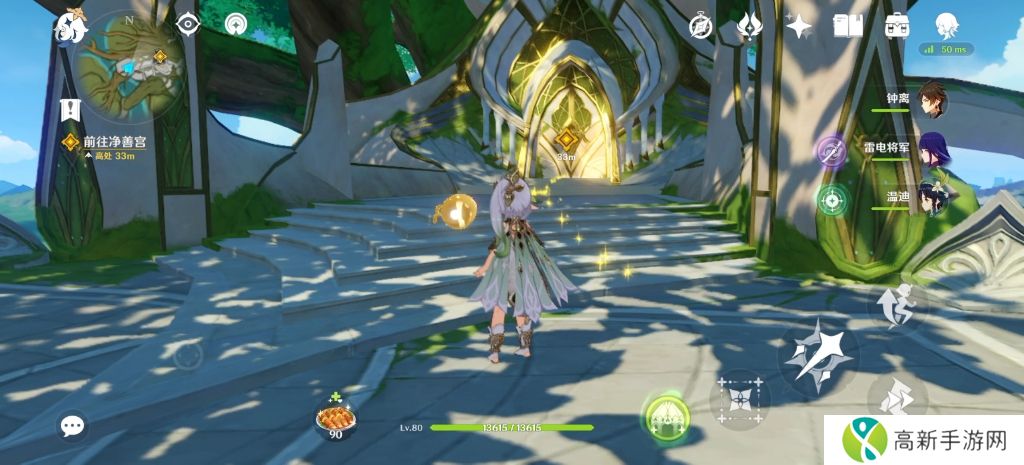Image resolution: width=1024 pixels, height=465 pixels.
Task: Select the 前往净善宫 quest tracker
Action: (x=110, y=144)
